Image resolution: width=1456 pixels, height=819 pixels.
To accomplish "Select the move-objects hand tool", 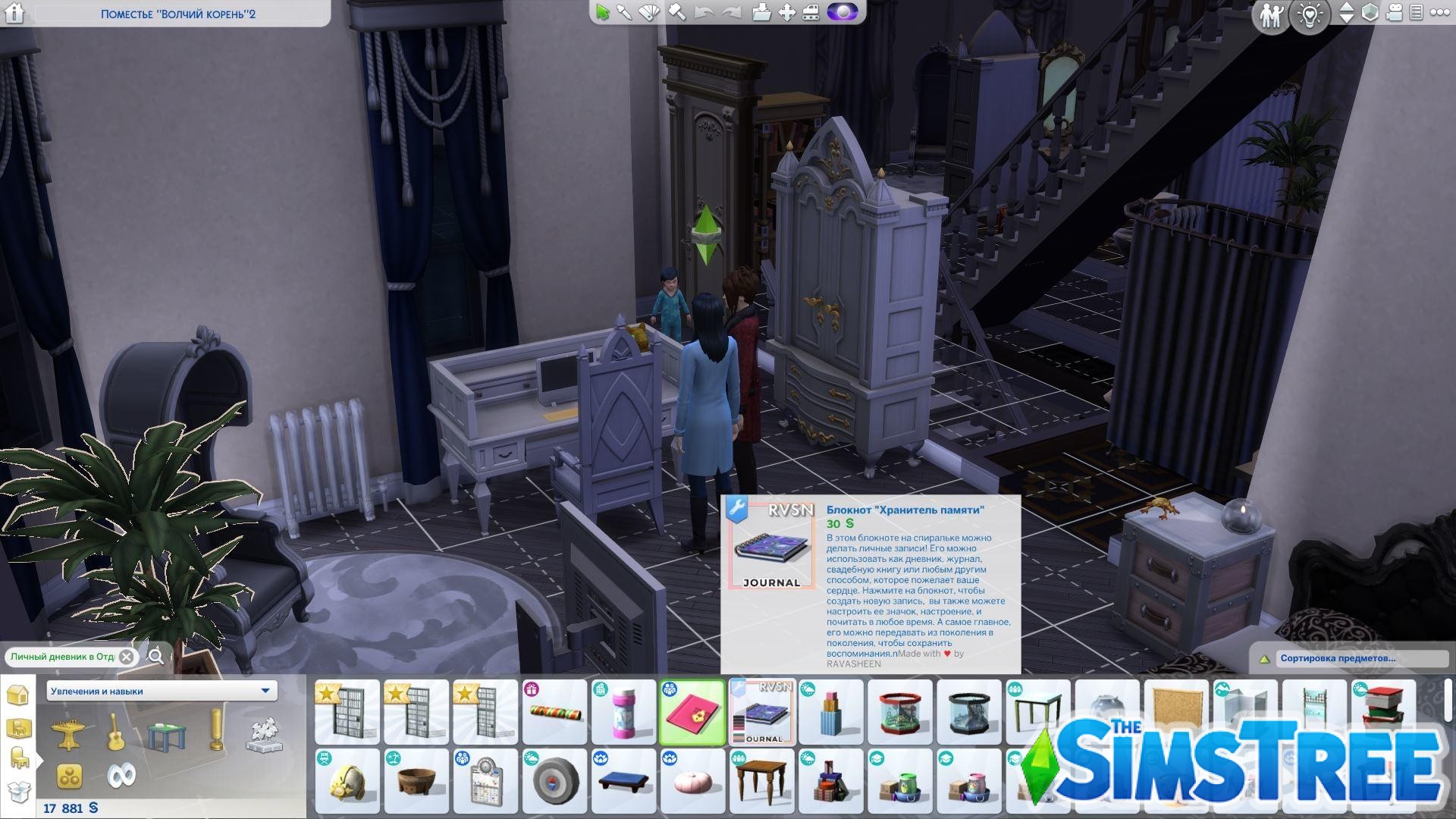I will 786,13.
